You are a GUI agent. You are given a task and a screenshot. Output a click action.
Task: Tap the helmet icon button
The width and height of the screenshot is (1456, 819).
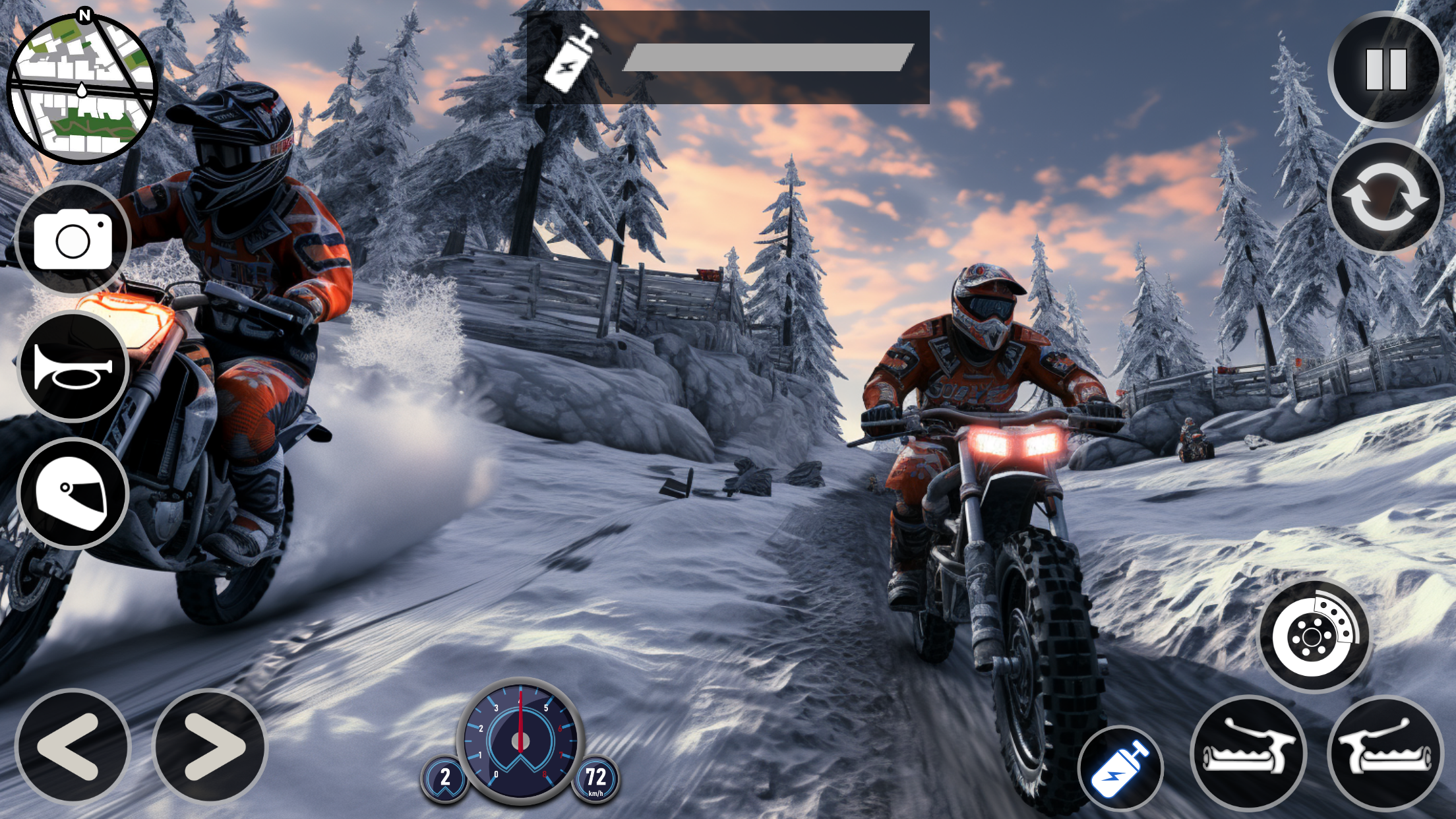pyautogui.click(x=73, y=493)
